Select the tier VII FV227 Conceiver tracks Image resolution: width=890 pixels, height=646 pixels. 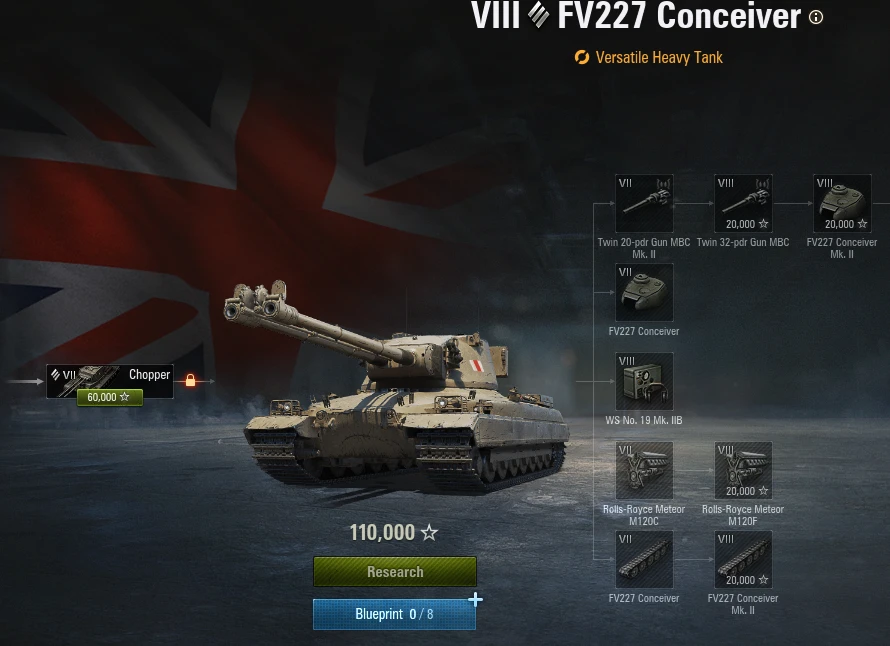[x=644, y=560]
